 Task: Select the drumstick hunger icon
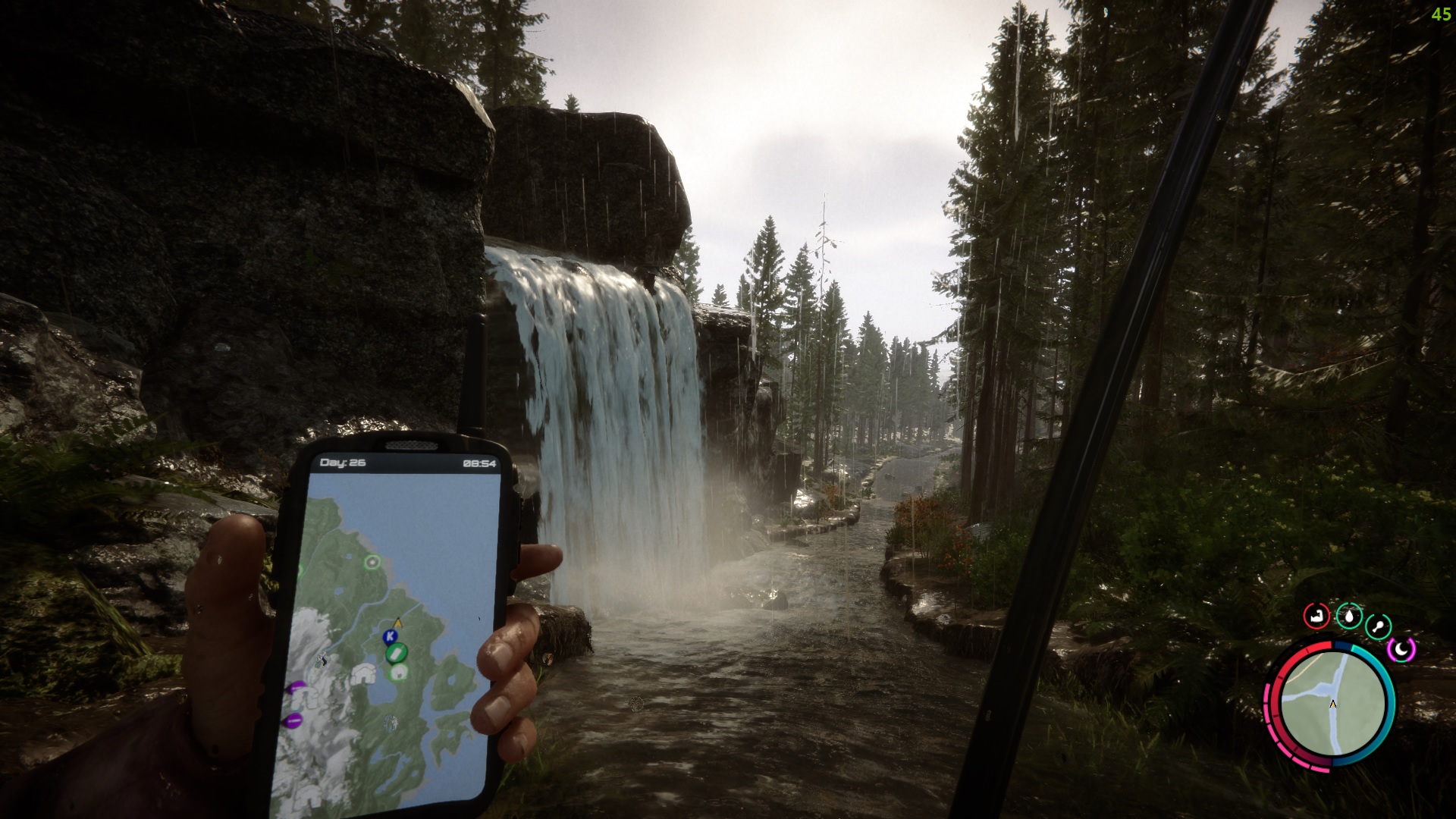1377,627
